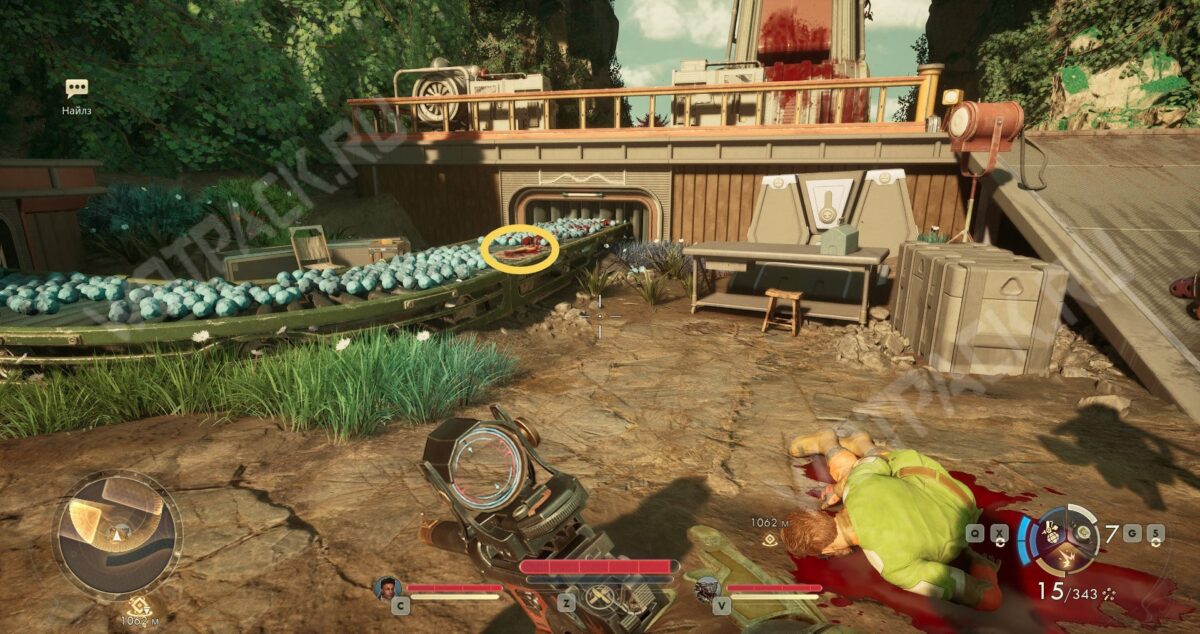The image size is (1200, 634).
Task: Select the left companion portrait
Action: point(387,587)
